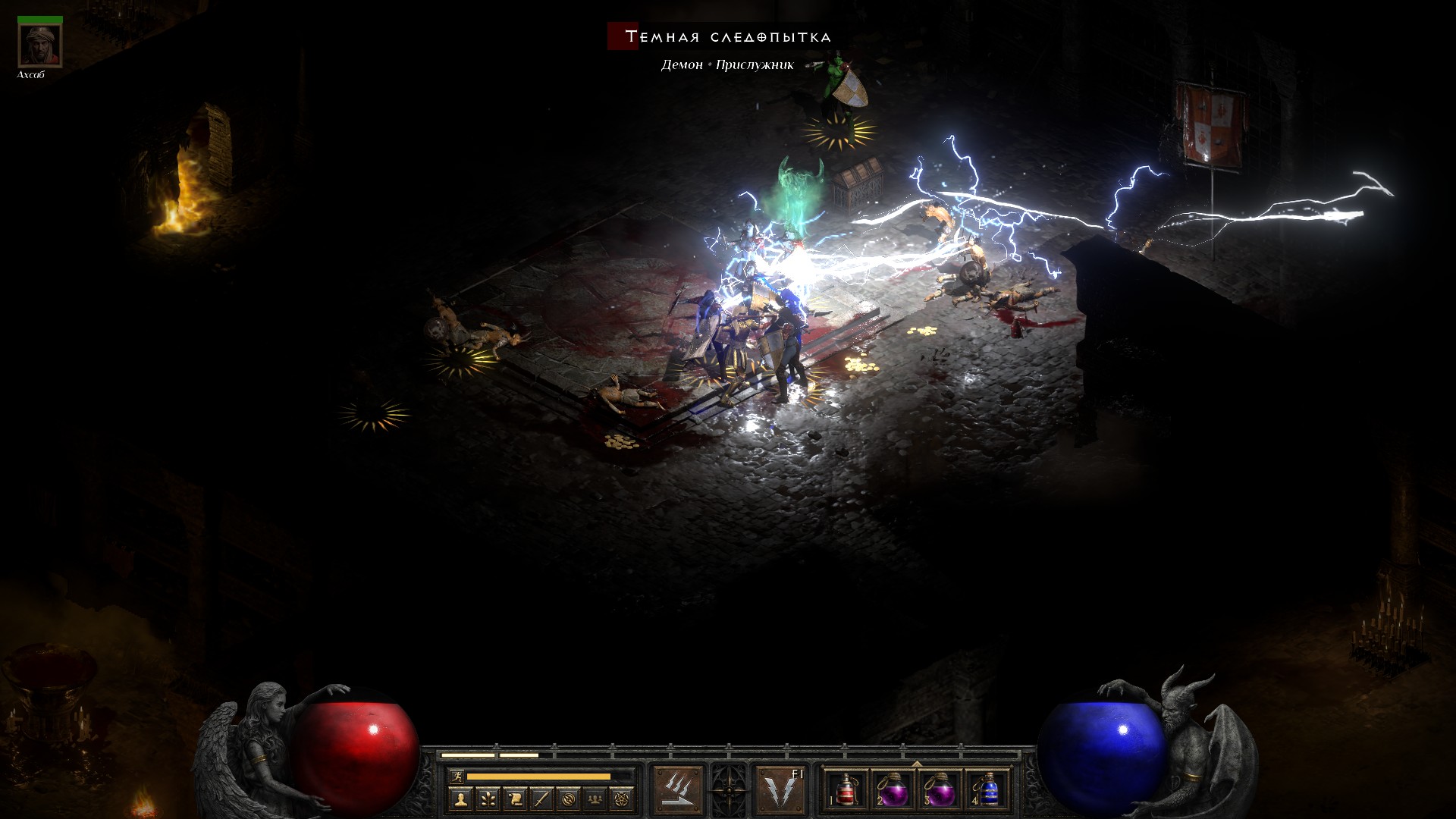Viewport: 1456px width, 819px height.
Task: Open the party panel three-figures icon
Action: pyautogui.click(x=595, y=799)
